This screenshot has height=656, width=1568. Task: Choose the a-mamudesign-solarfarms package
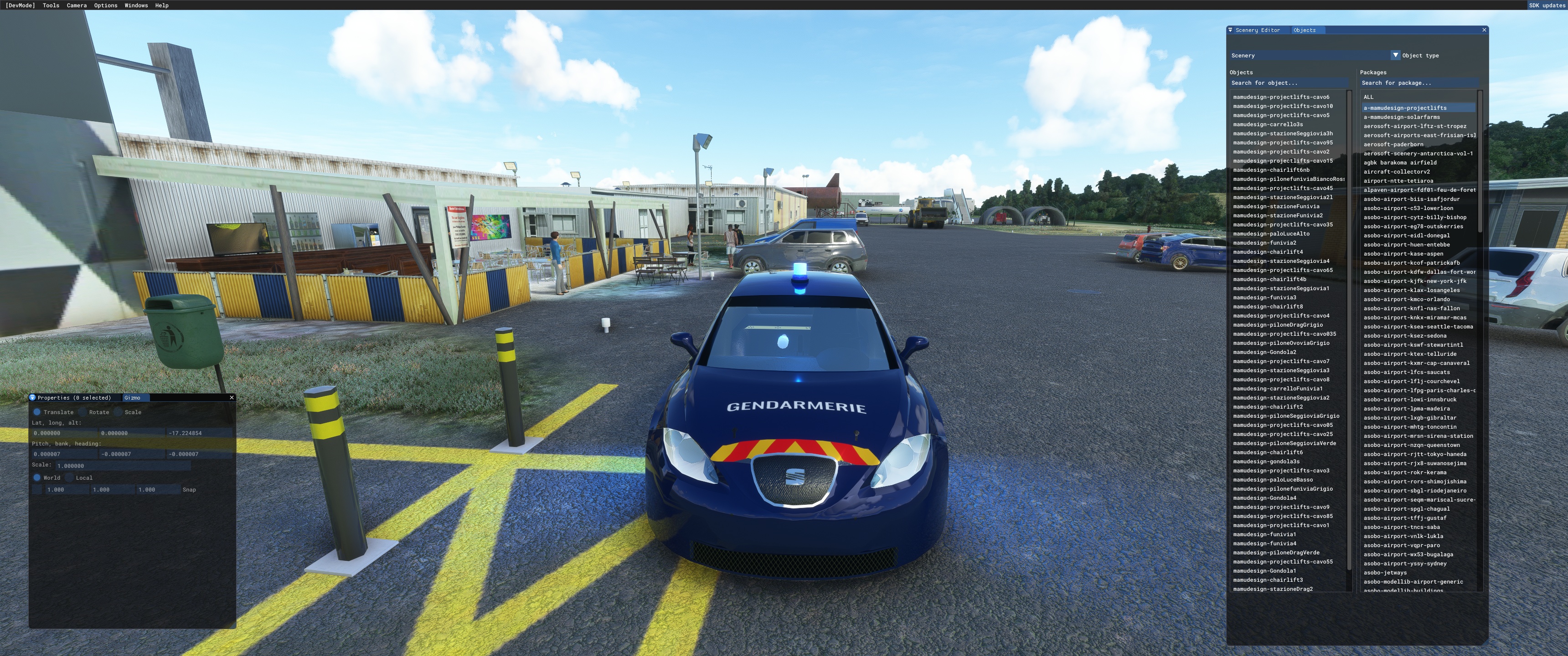(1401, 118)
